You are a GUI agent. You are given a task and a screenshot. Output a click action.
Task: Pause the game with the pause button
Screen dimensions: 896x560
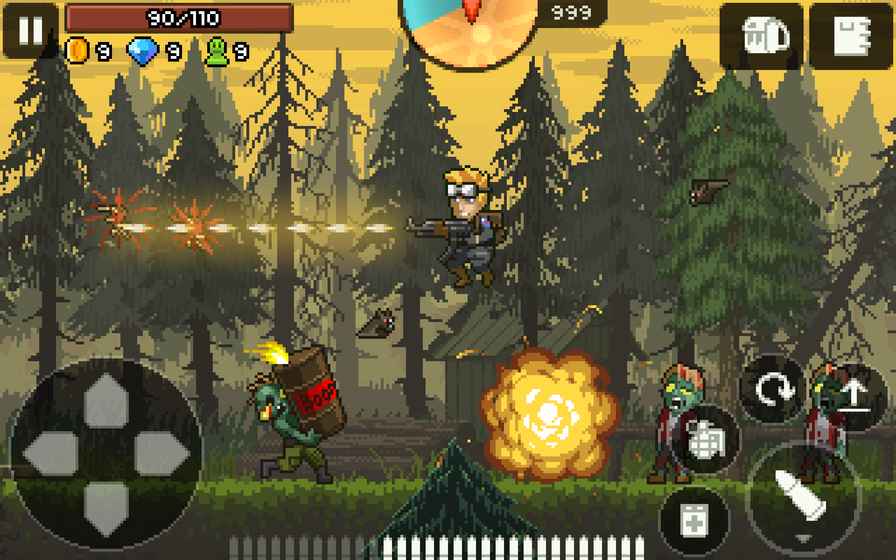coord(30,30)
